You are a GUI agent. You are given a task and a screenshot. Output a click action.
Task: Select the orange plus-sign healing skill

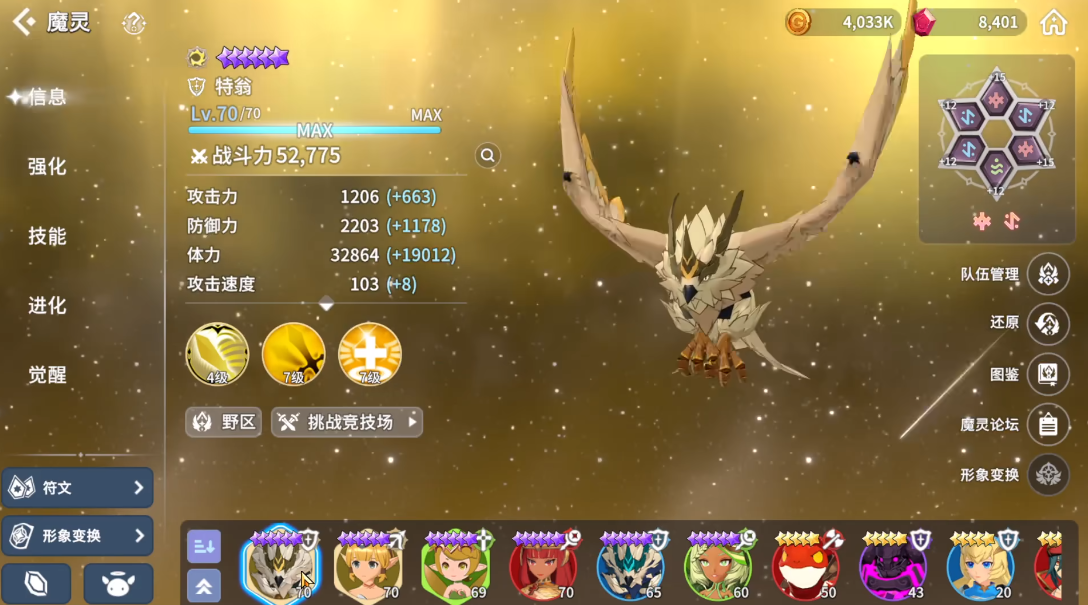coord(370,354)
